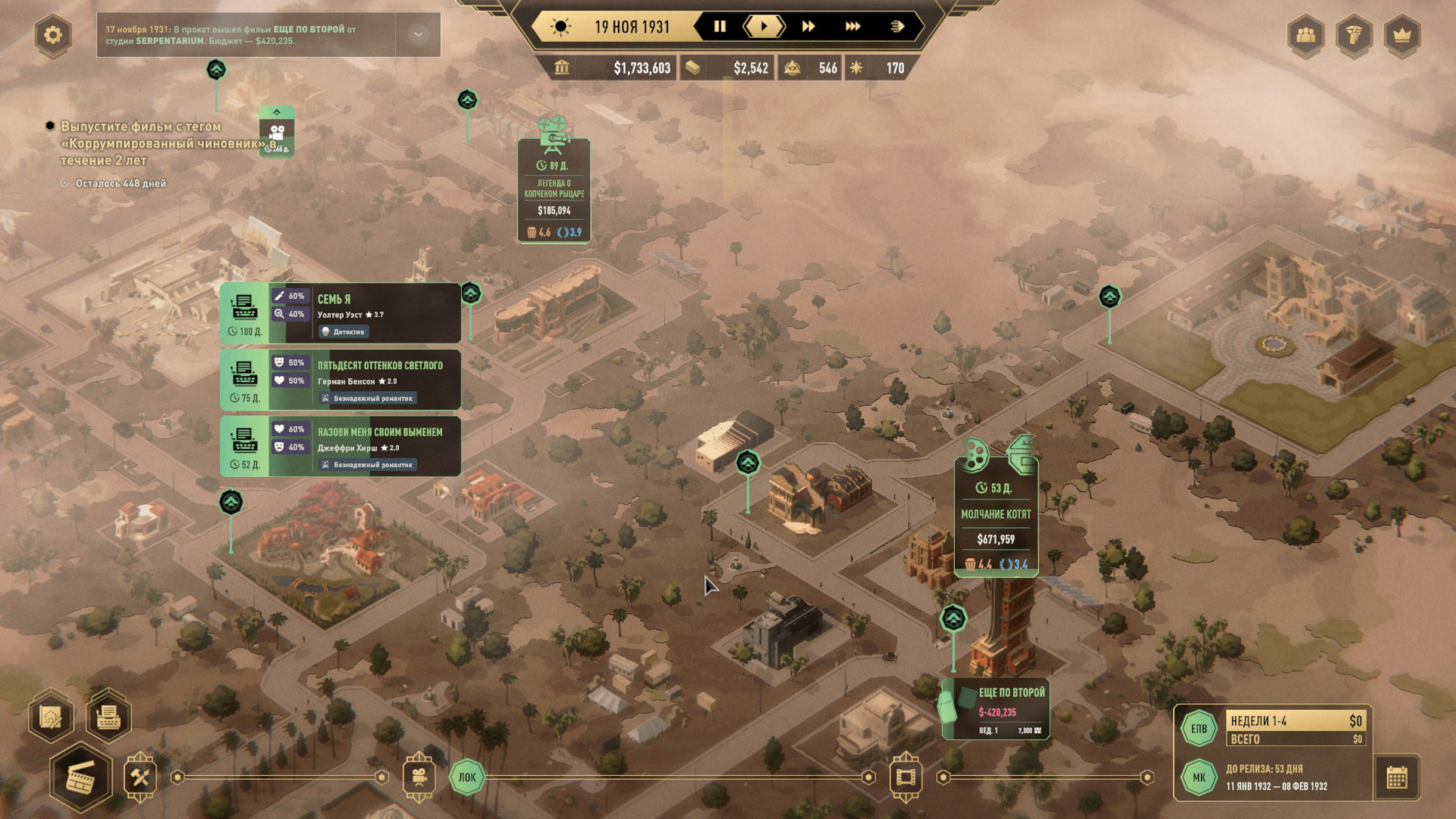Select 'Пятьдесят оттенков светлого' script card
The image size is (1456, 819).
pyautogui.click(x=364, y=380)
